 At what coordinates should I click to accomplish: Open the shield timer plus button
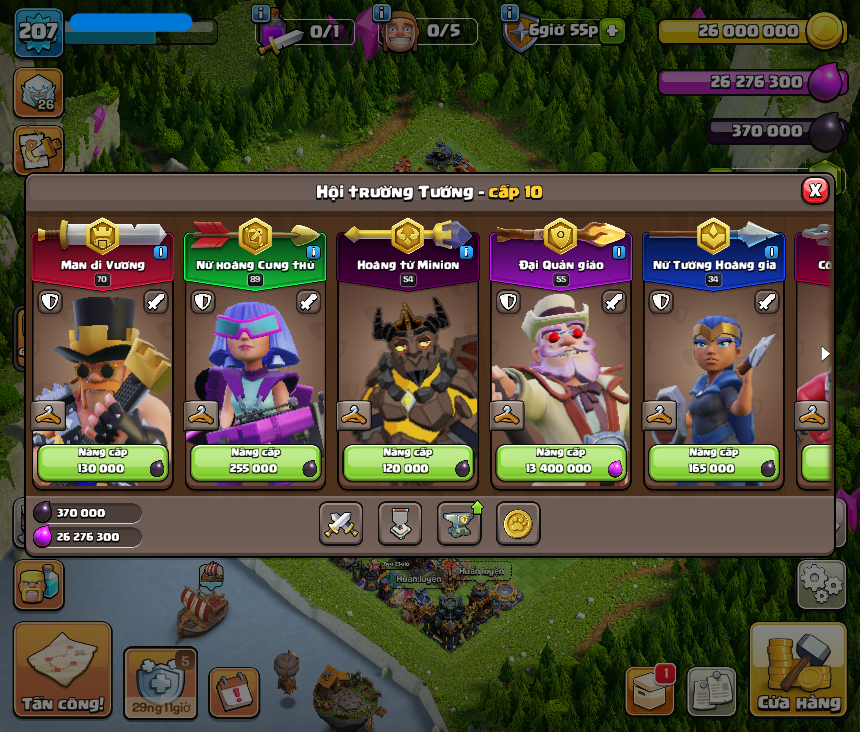tap(611, 31)
